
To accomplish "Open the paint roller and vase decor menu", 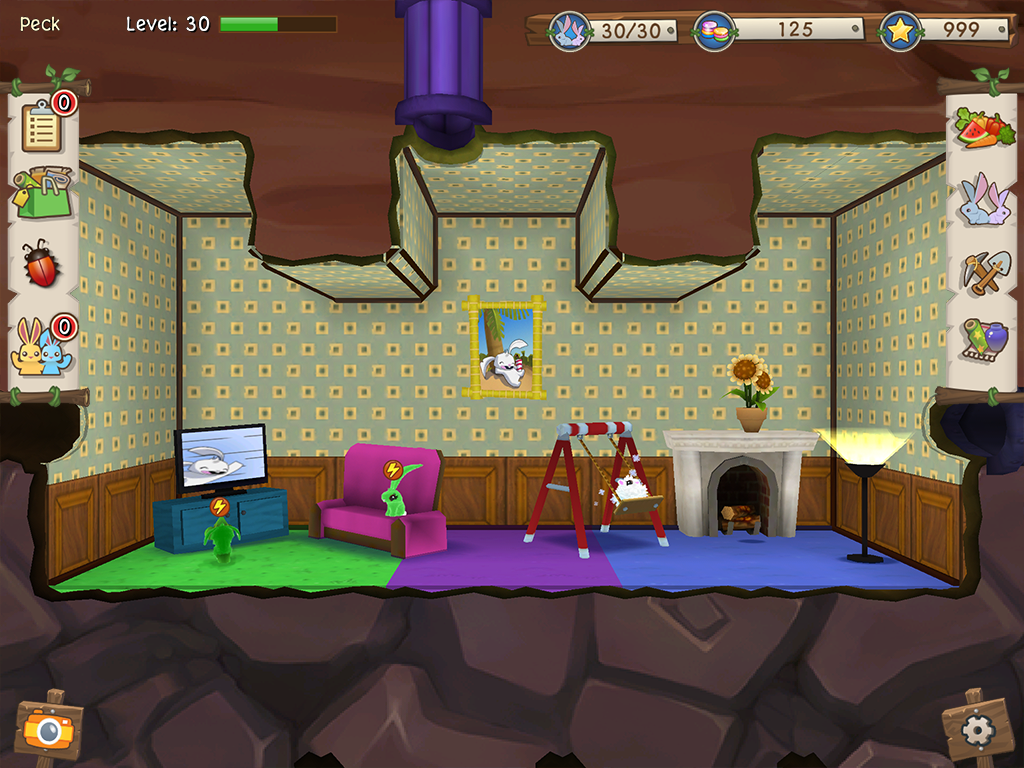I will coord(983,341).
